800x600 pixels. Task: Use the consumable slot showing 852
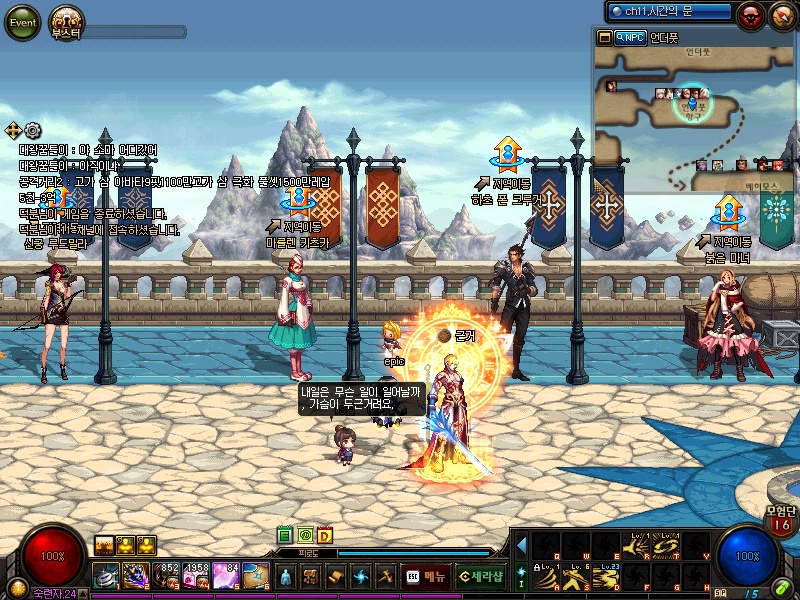click(166, 575)
